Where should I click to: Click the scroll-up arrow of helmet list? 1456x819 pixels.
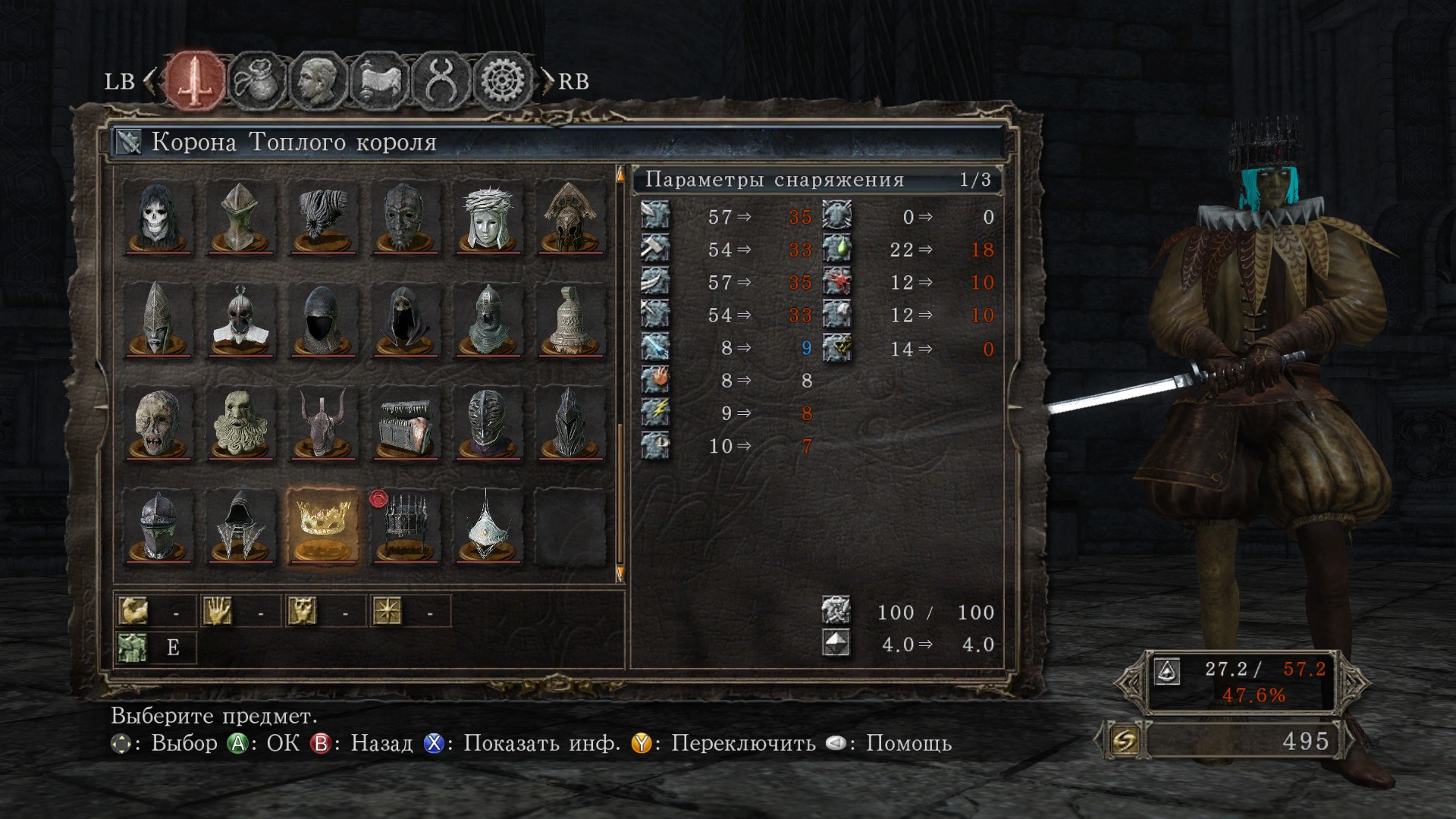620,175
